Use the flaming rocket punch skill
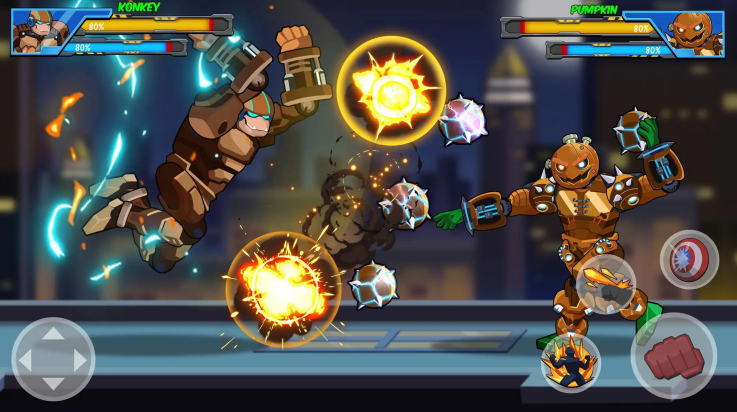737x412 pixels. pyautogui.click(x=605, y=284)
